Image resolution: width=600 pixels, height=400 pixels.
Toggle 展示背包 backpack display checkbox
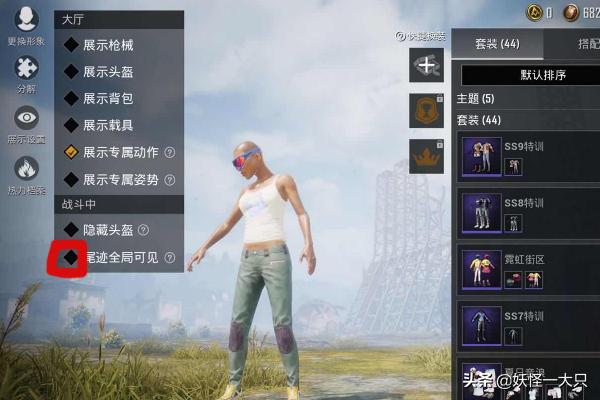[71, 99]
